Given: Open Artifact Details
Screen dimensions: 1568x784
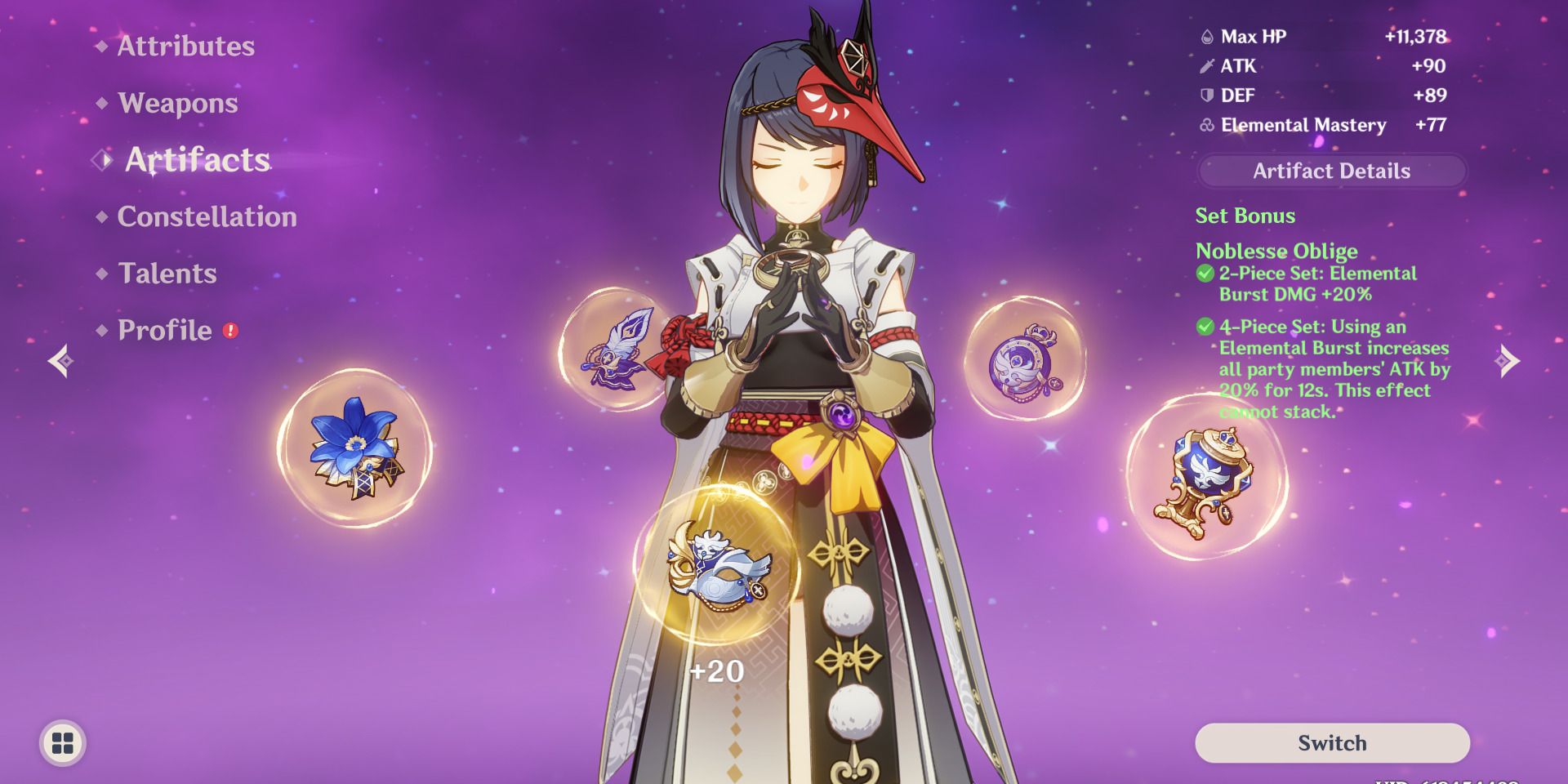Looking at the screenshot, I should [1330, 171].
